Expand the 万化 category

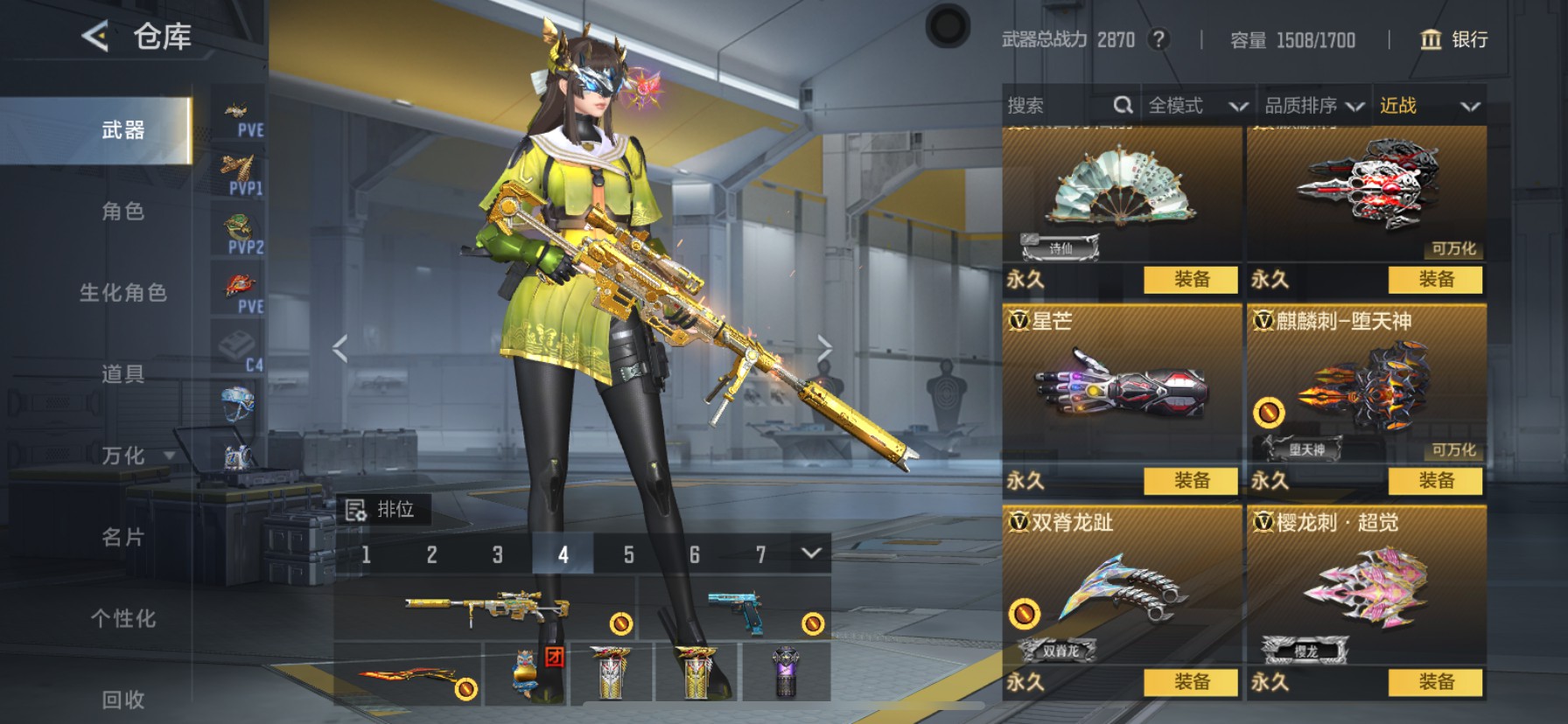131,456
